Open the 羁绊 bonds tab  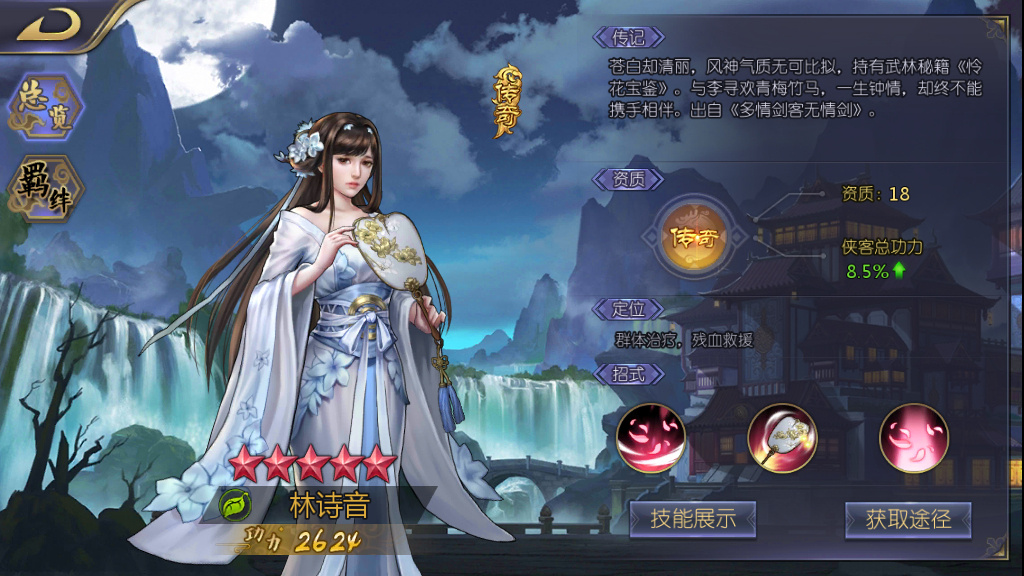click(x=46, y=186)
